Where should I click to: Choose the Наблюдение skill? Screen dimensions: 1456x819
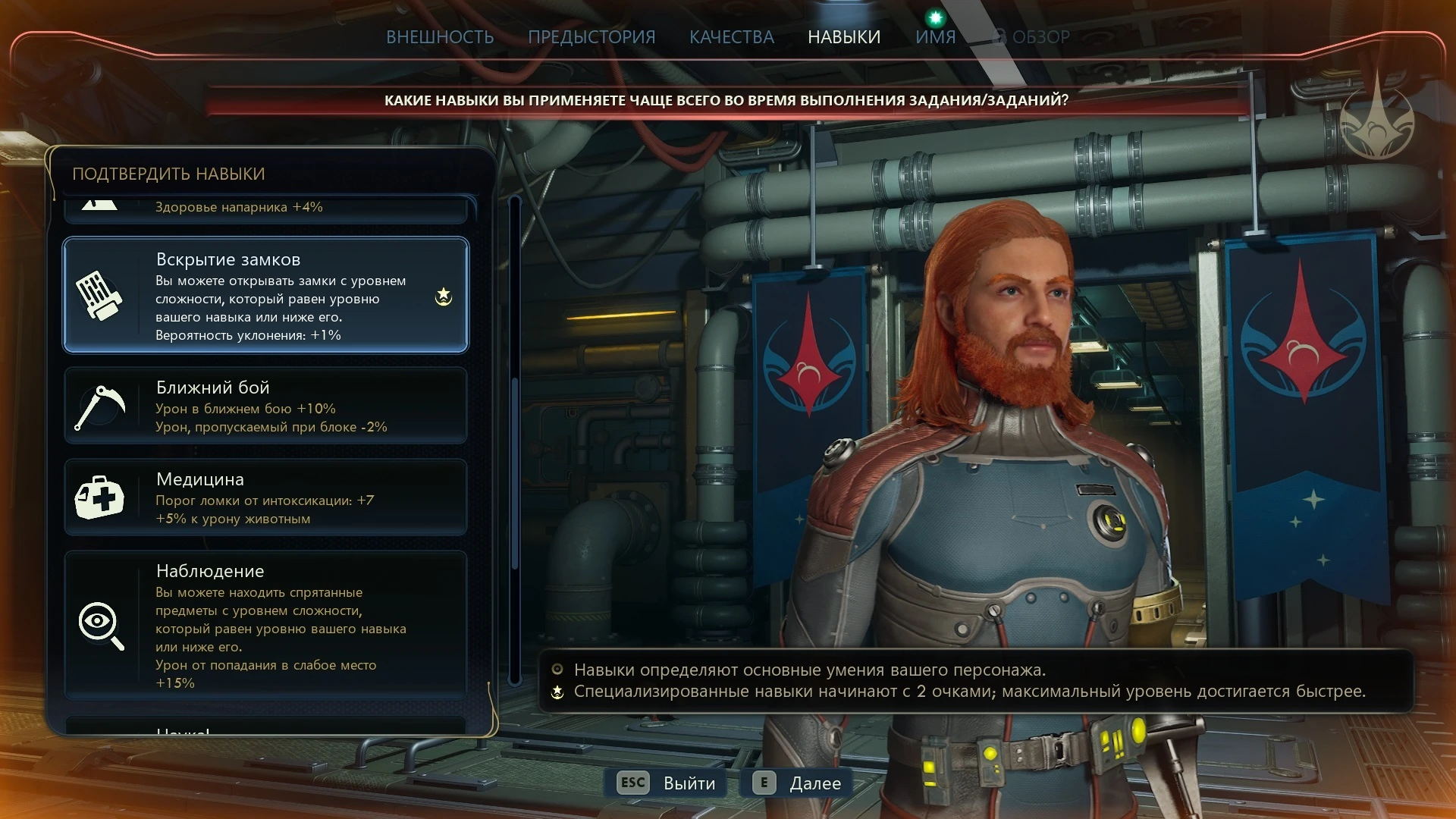pos(265,624)
